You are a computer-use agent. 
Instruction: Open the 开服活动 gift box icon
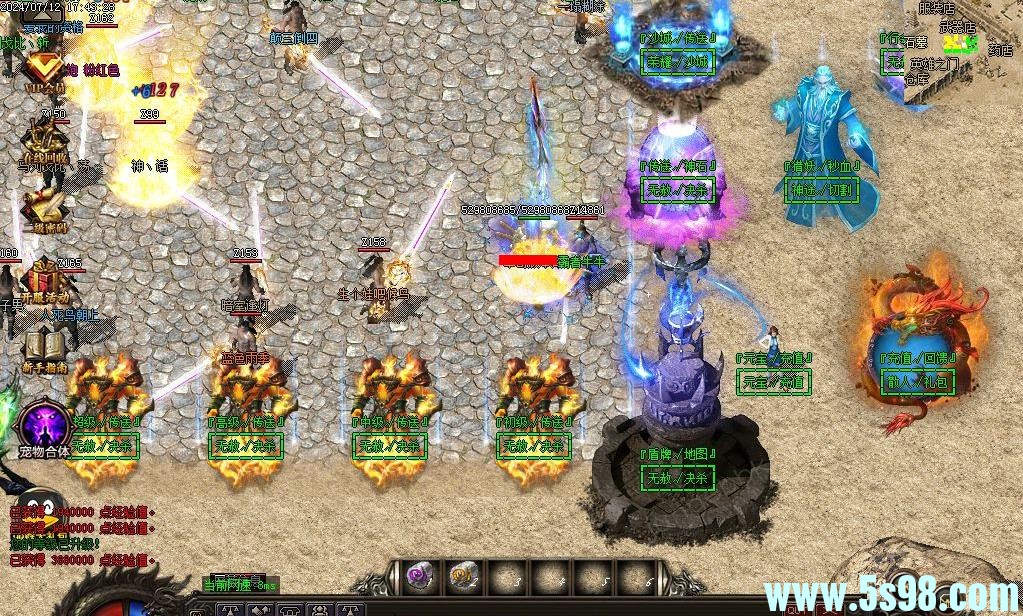pyautogui.click(x=46, y=280)
